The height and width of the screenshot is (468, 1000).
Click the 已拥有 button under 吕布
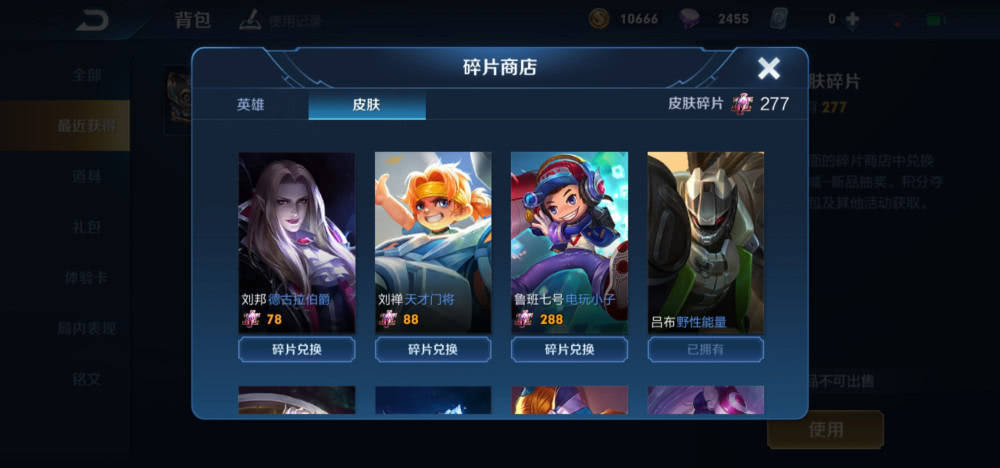click(705, 349)
